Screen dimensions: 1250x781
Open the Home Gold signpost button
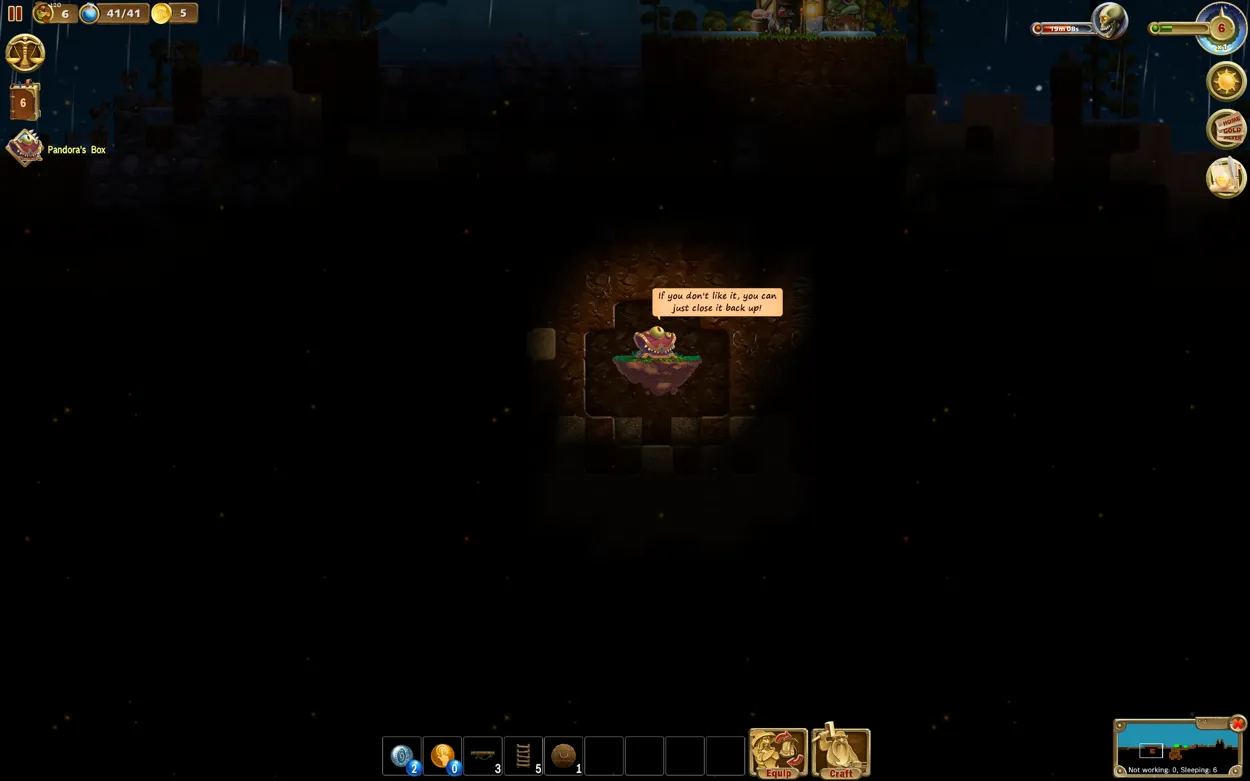pos(1227,129)
